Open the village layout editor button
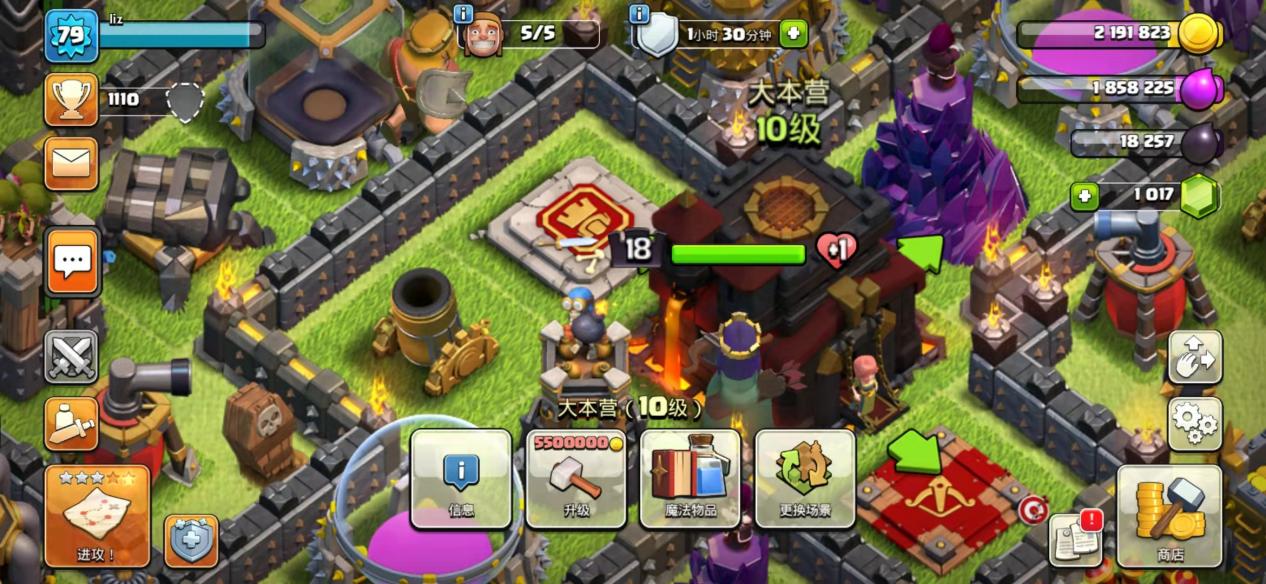This screenshot has height=584, width=1266. (x=1195, y=358)
